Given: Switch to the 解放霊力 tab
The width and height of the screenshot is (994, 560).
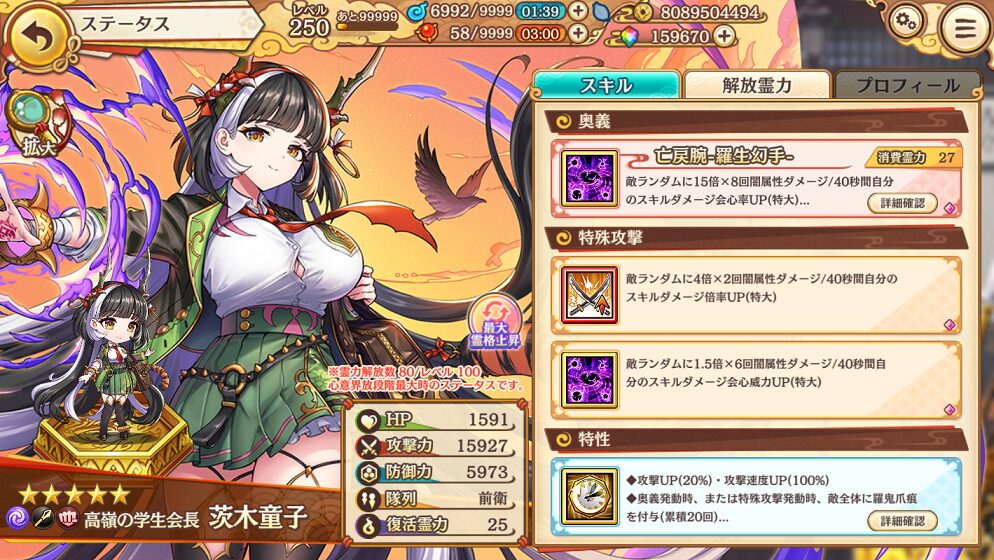Looking at the screenshot, I should point(757,85).
